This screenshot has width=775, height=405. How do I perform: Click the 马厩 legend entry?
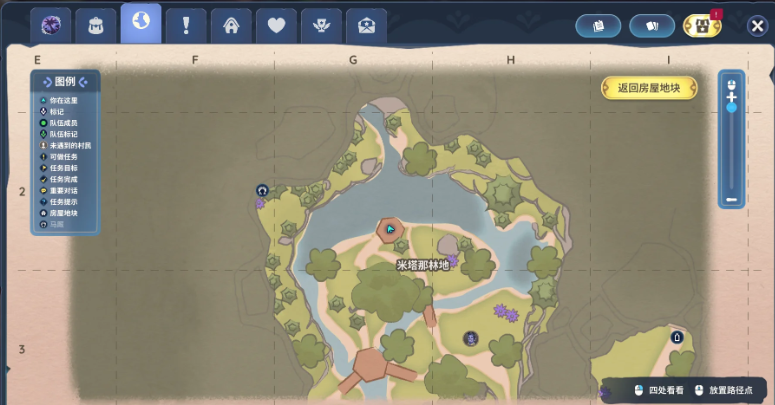point(56,224)
